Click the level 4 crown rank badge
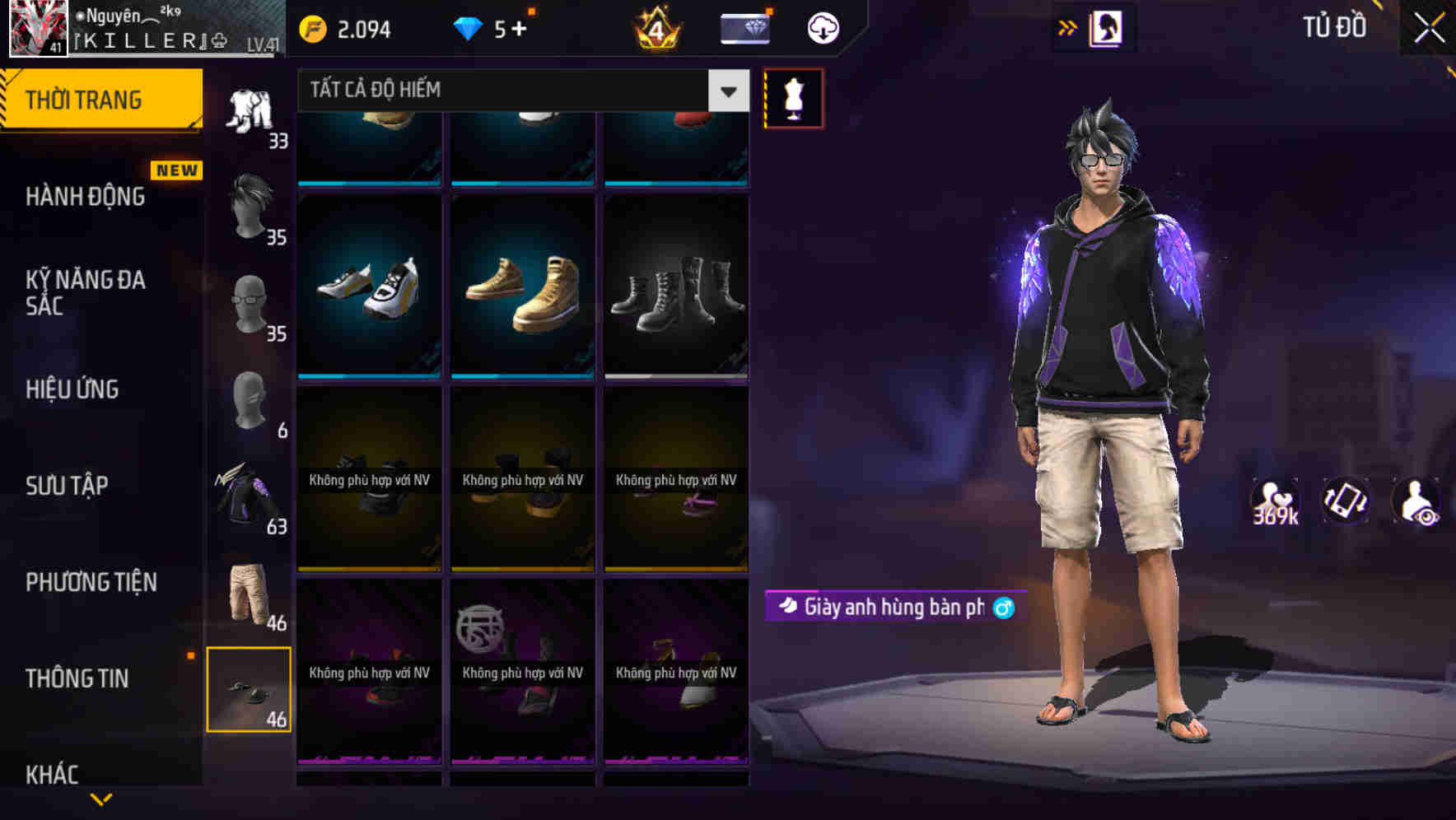This screenshot has width=1456, height=820. coord(655,29)
